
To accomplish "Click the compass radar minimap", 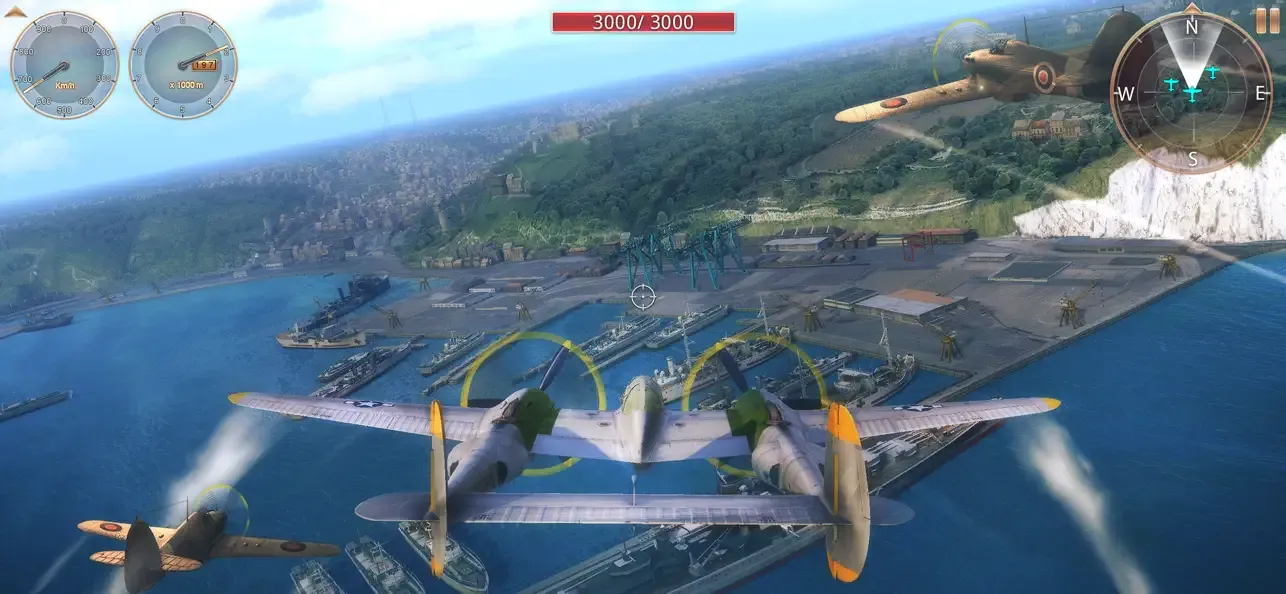I will [1191, 93].
